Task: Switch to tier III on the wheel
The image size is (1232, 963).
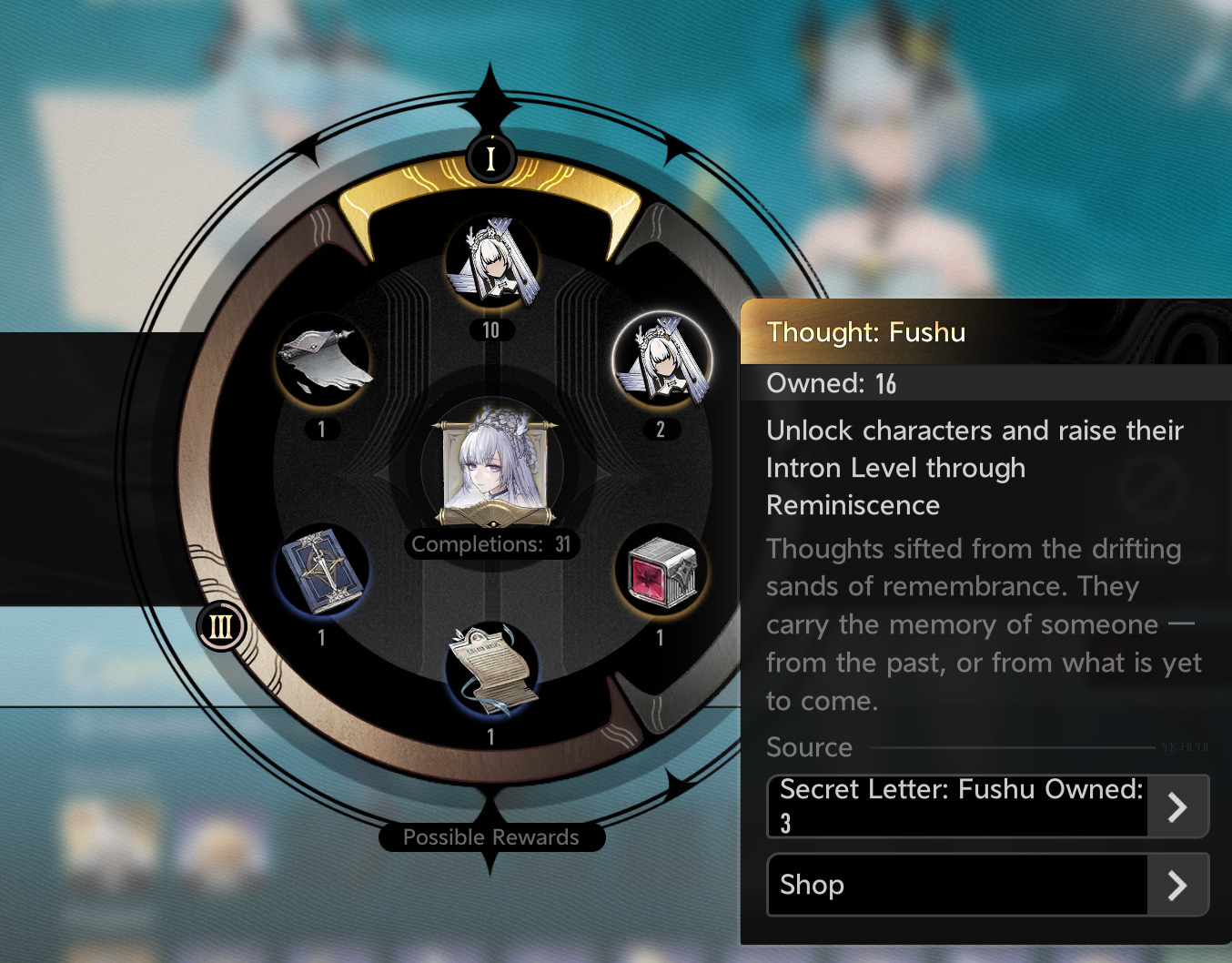Action: pos(221,627)
